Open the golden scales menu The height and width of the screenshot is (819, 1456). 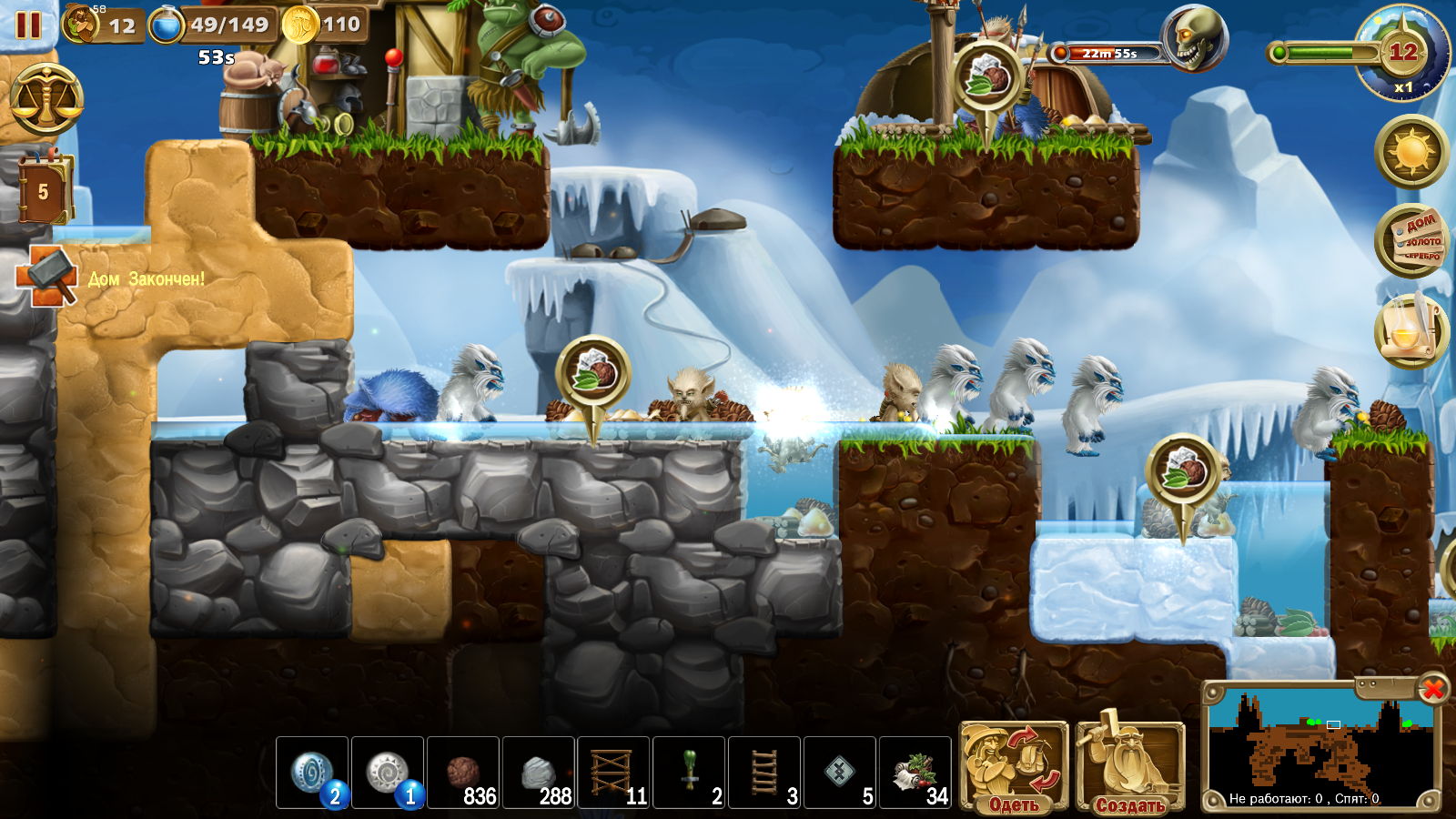46,101
